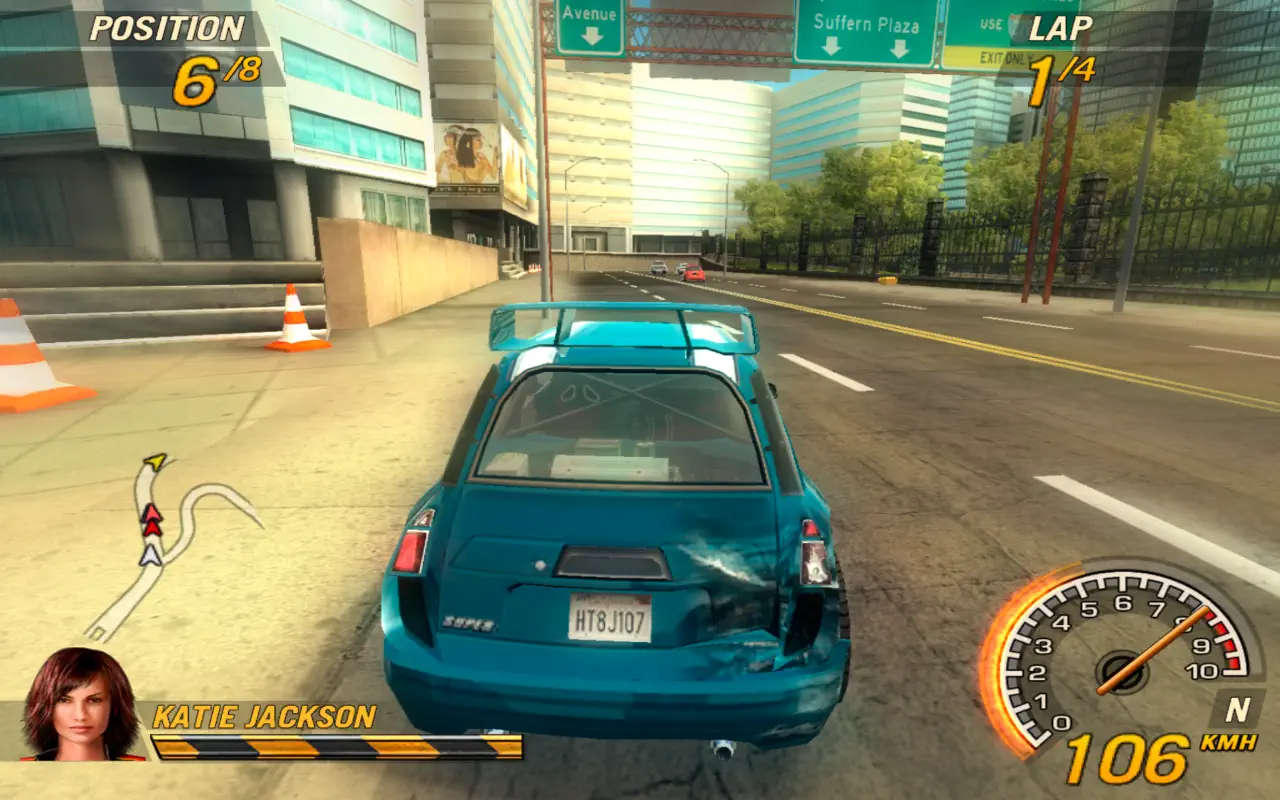Click the white player arrow on the minimap
Screen dimensions: 1280x800
tap(150, 554)
